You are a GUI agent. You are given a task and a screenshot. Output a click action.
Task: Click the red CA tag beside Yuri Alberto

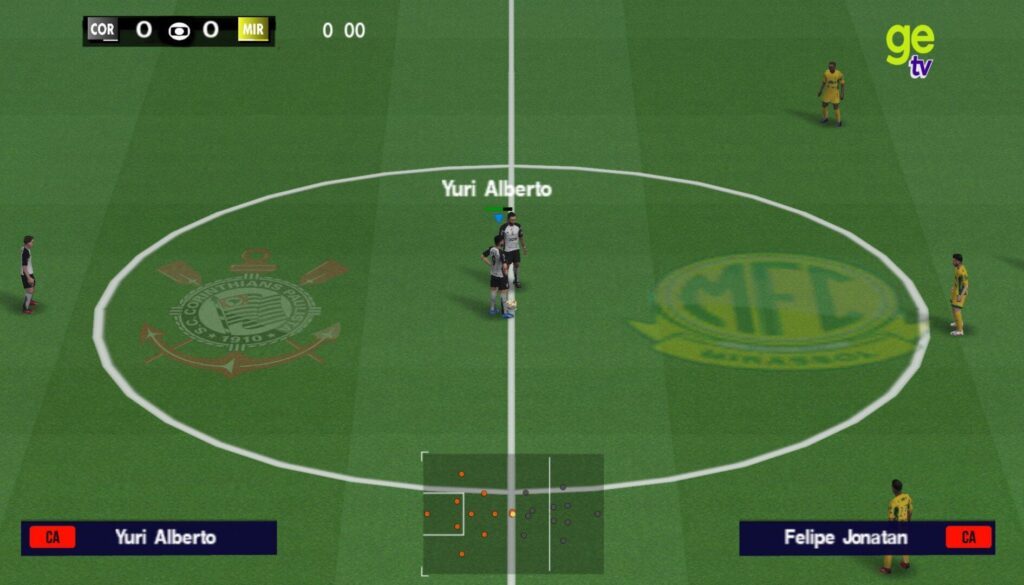(52, 537)
